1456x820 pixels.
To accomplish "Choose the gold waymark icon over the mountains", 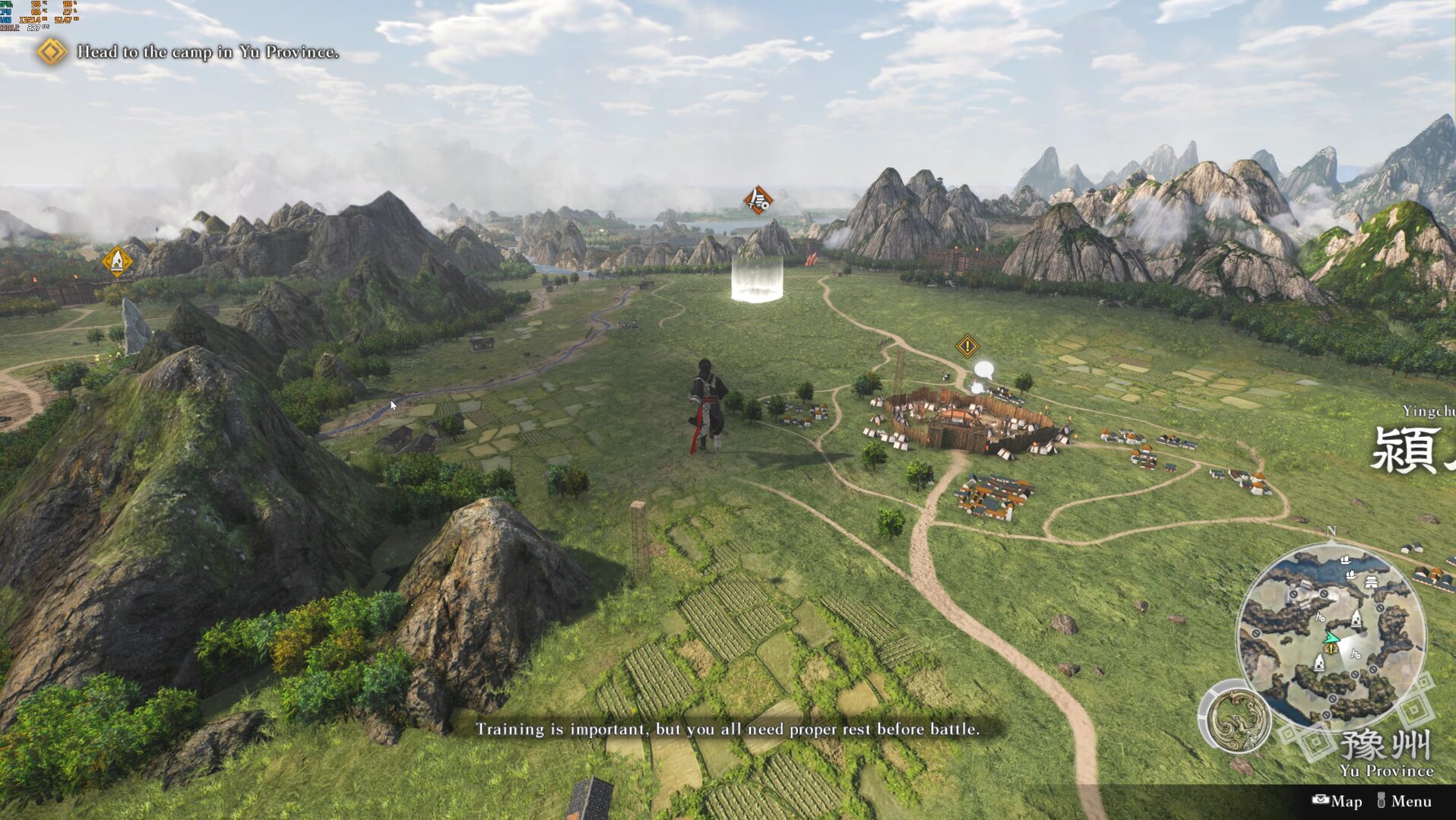I will (117, 261).
